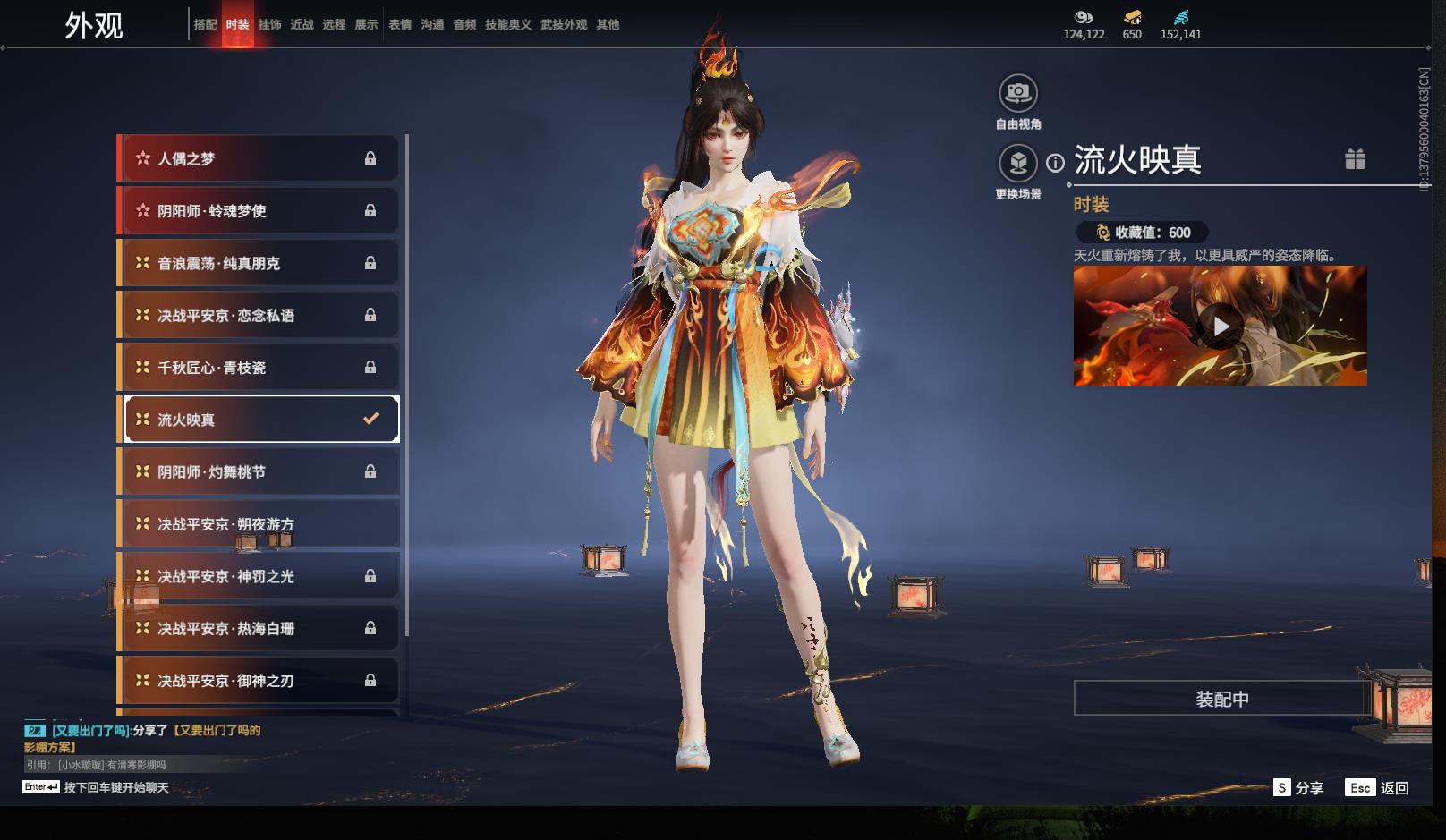Click the equipped 流火映真 outfit row
The image size is (1446, 840).
[259, 420]
